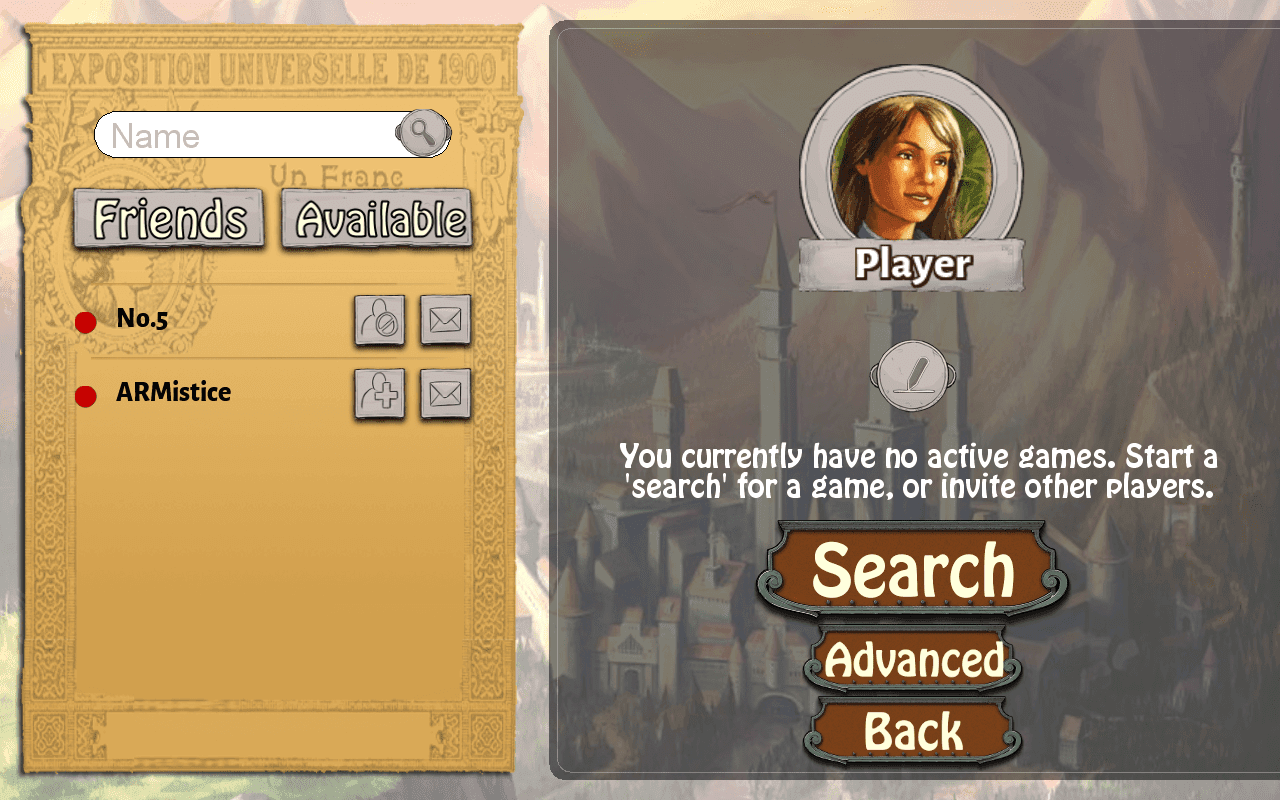Start matchmaking with the Search button

912,570
